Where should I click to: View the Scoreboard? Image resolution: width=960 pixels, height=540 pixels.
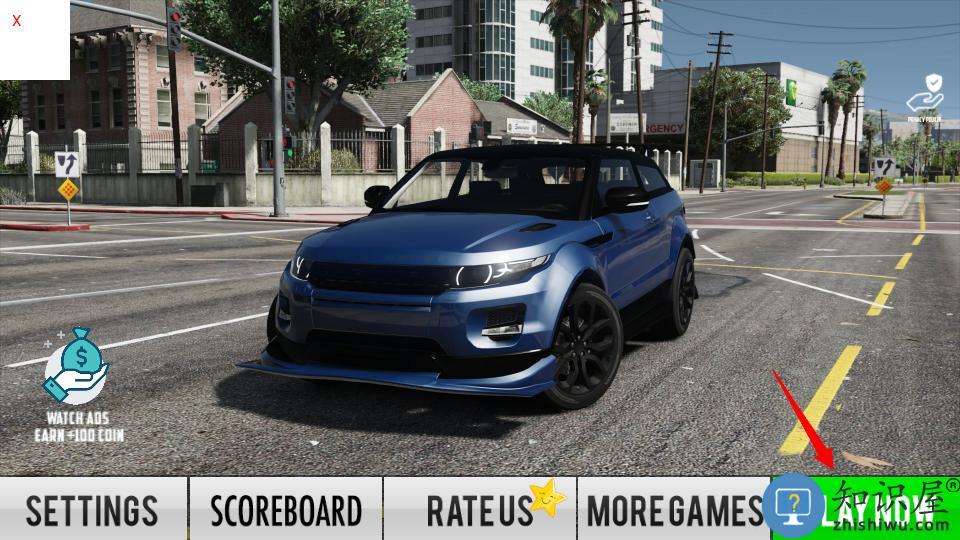pyautogui.click(x=286, y=509)
